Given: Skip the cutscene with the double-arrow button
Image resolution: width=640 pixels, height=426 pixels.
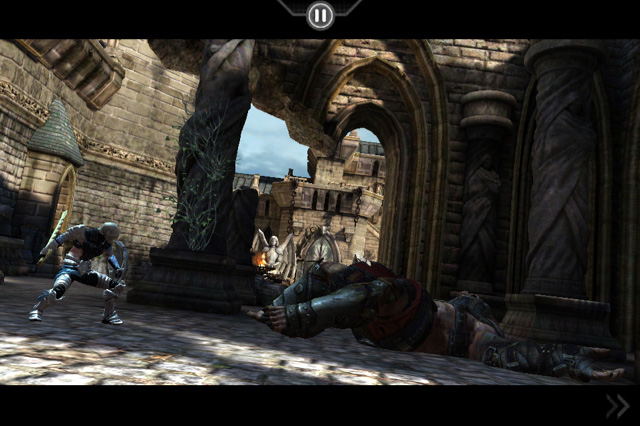Looking at the screenshot, I should click(617, 405).
